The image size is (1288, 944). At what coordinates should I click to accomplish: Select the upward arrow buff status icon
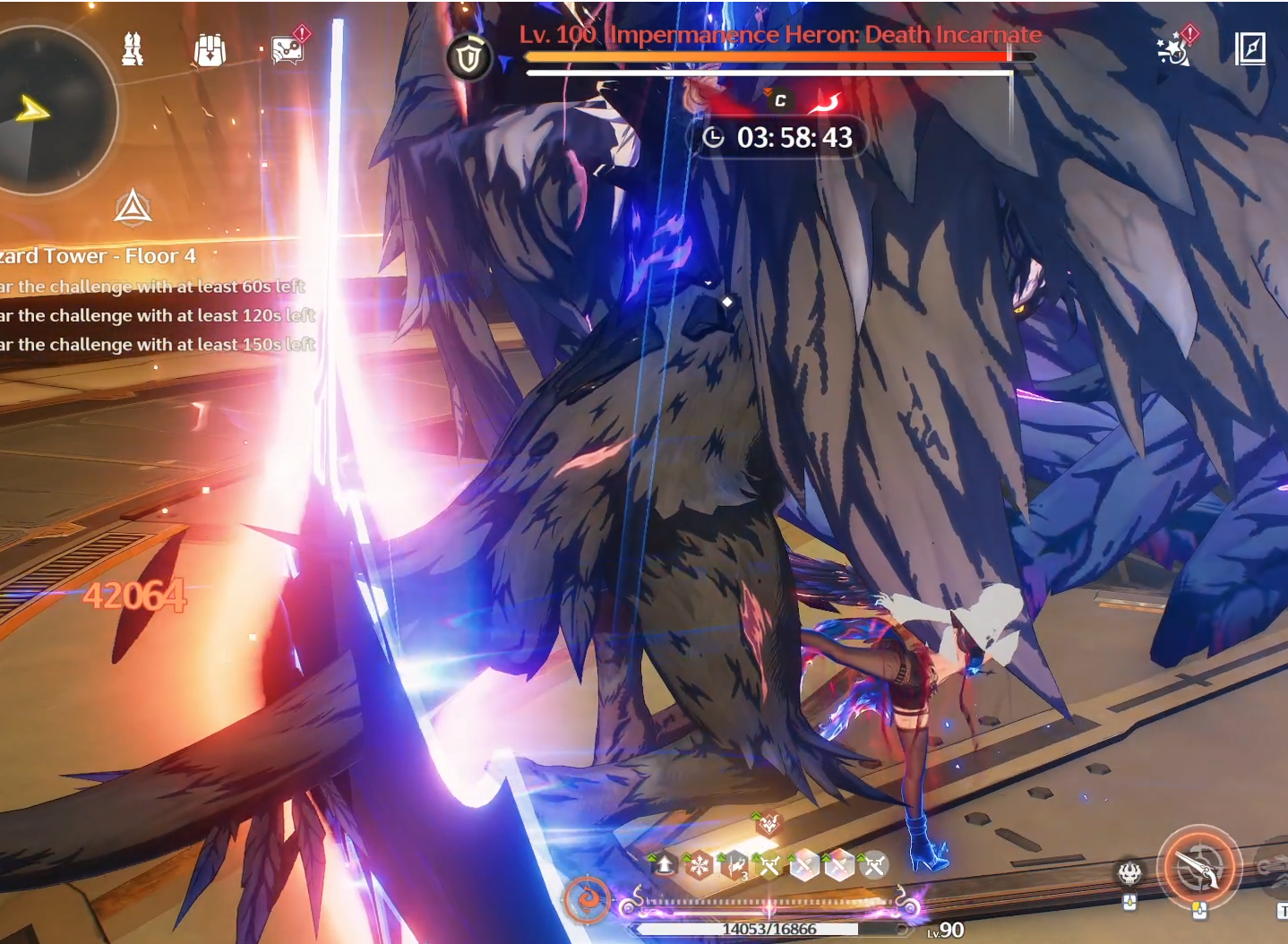(x=665, y=865)
